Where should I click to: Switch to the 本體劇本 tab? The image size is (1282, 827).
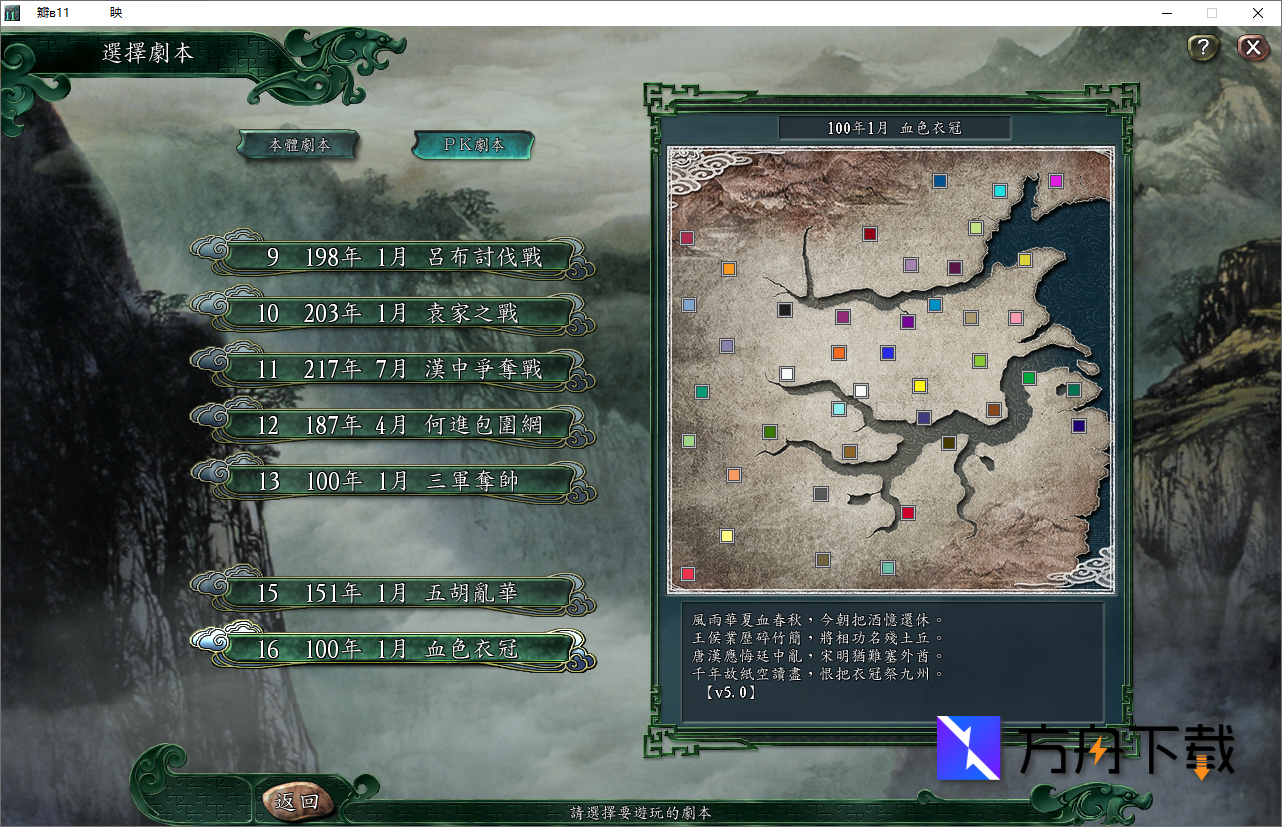pos(298,145)
